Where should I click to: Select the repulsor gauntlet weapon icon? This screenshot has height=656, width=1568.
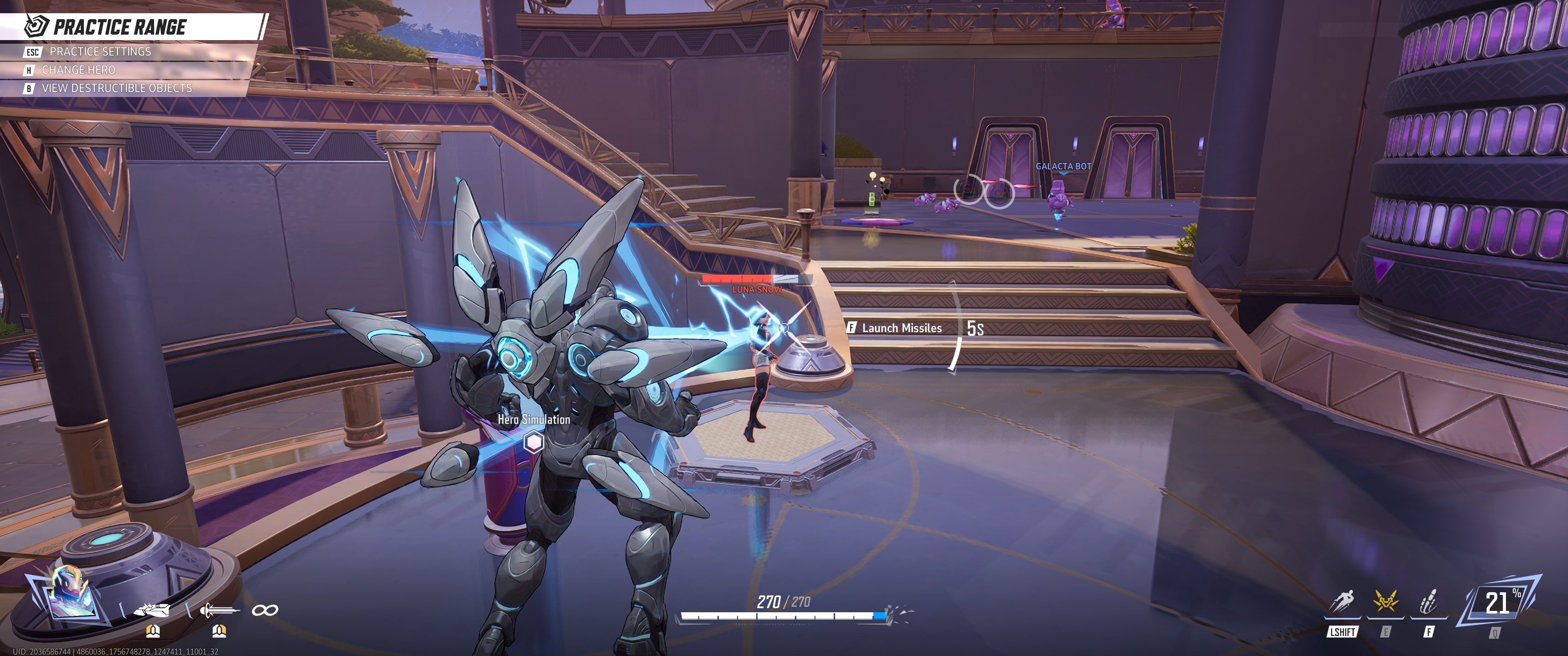(x=152, y=609)
